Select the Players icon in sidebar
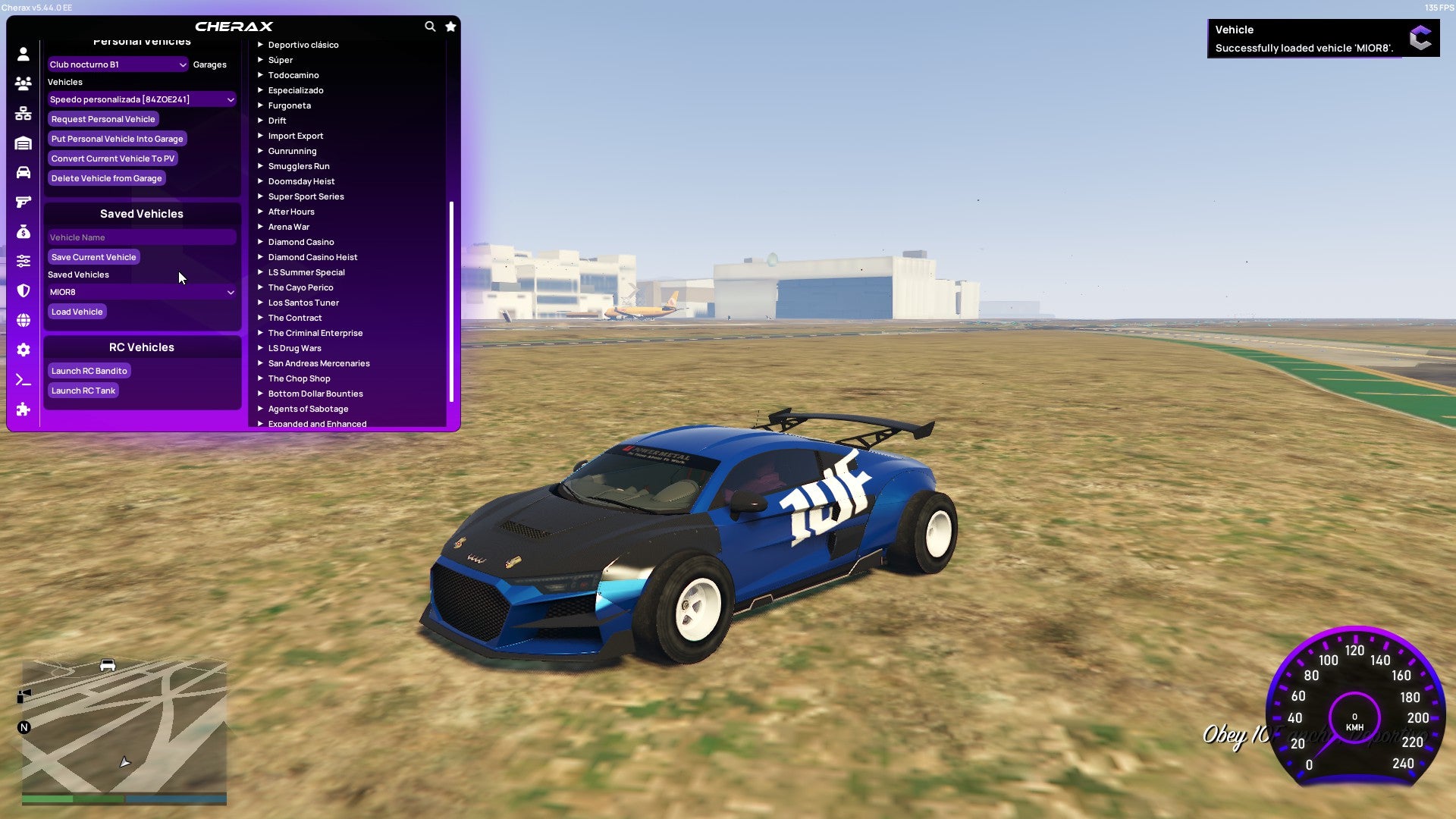The width and height of the screenshot is (1456, 819). pos(23,84)
